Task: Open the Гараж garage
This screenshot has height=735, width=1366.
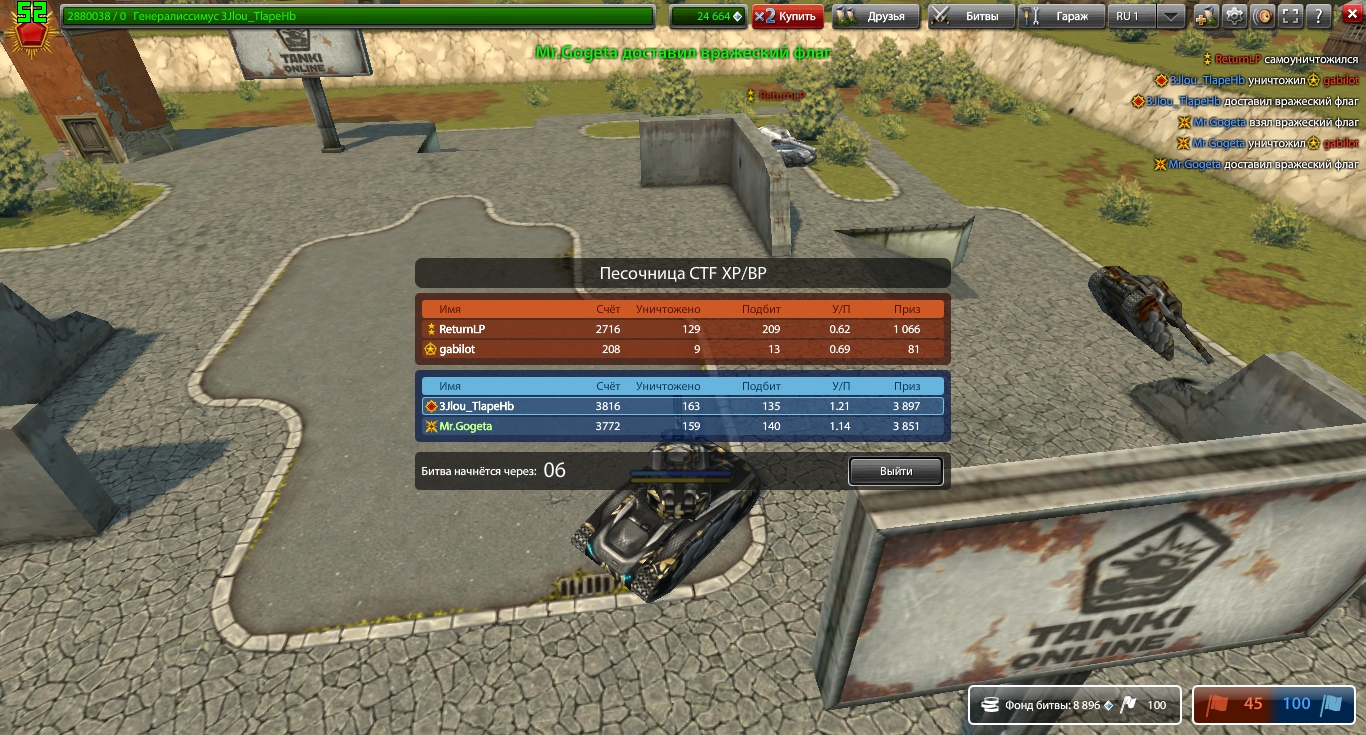Action: click(1061, 16)
